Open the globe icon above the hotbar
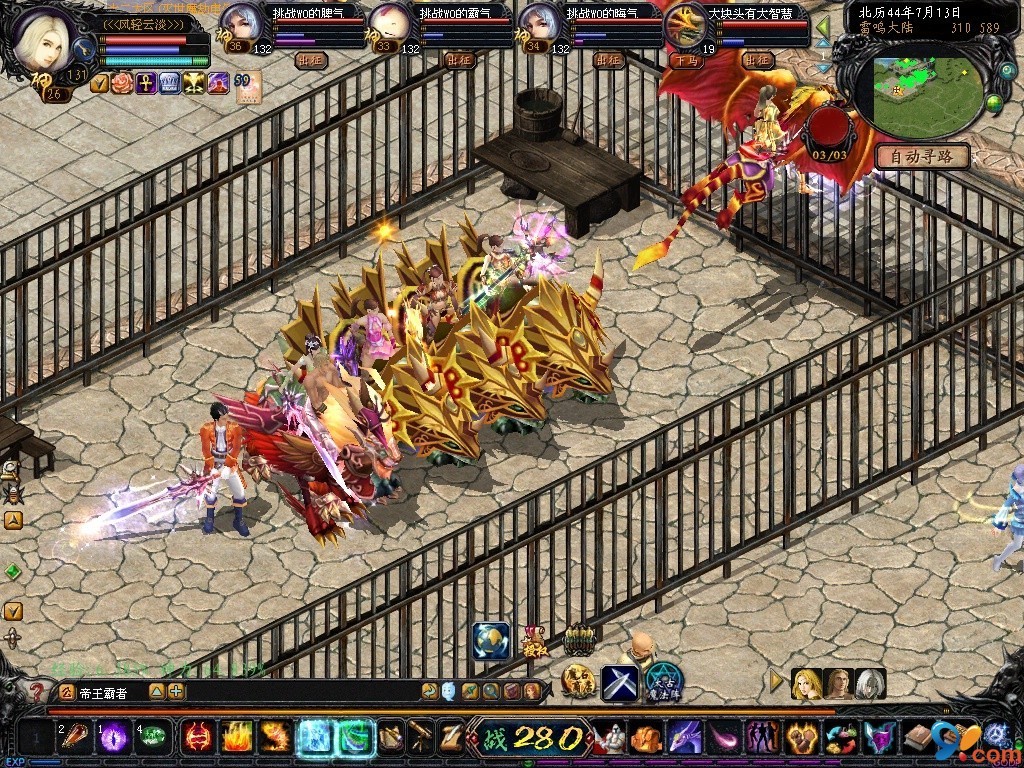The height and width of the screenshot is (768, 1024). pos(490,641)
